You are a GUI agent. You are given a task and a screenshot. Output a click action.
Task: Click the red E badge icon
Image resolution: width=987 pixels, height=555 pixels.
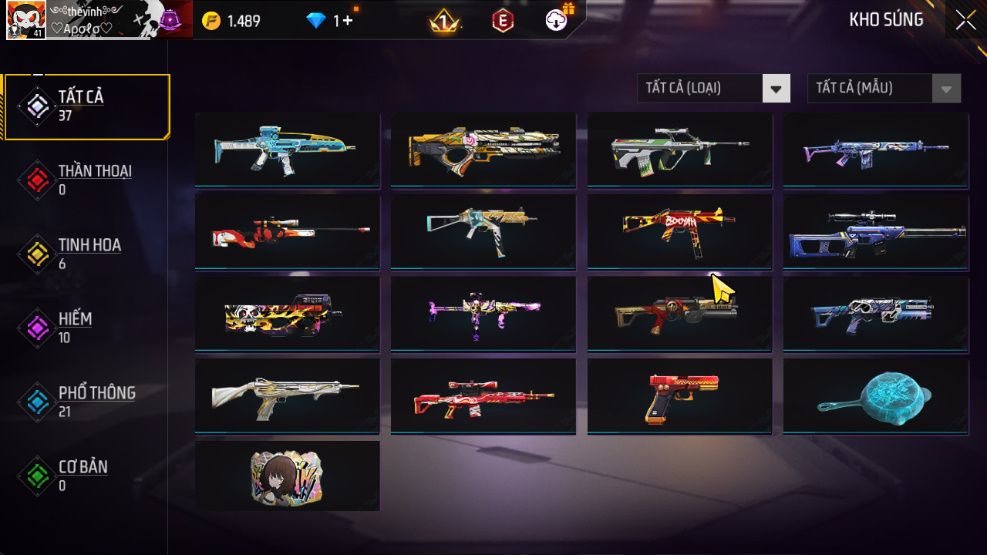[x=502, y=21]
